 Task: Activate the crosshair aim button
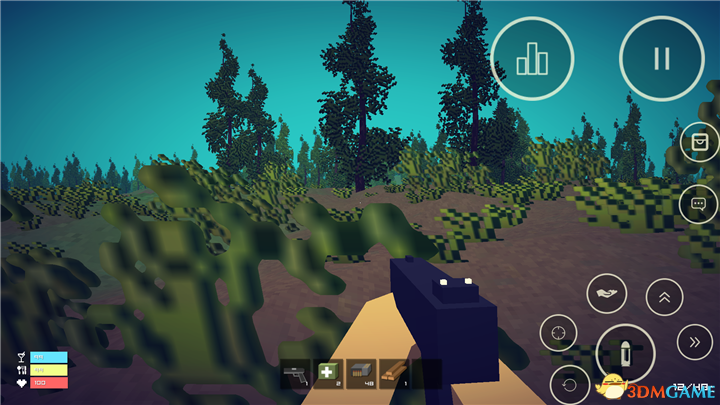pyautogui.click(x=559, y=331)
